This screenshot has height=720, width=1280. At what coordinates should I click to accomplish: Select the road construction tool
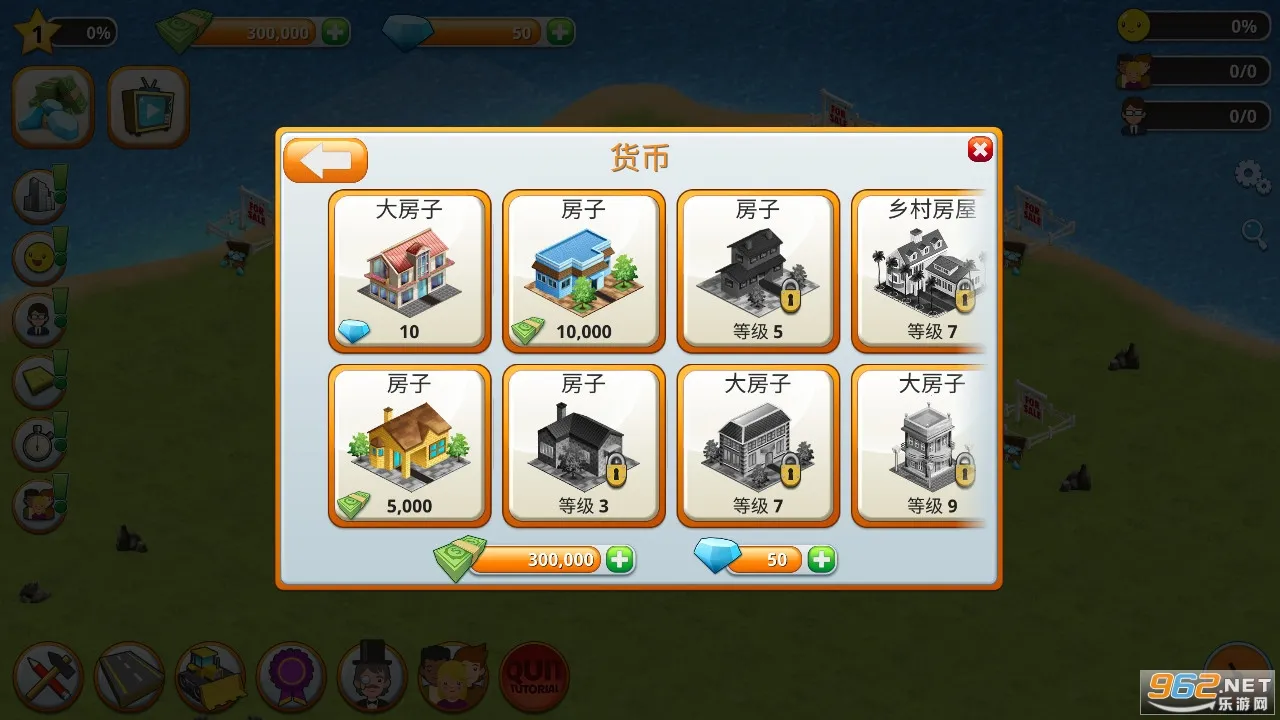tap(129, 677)
